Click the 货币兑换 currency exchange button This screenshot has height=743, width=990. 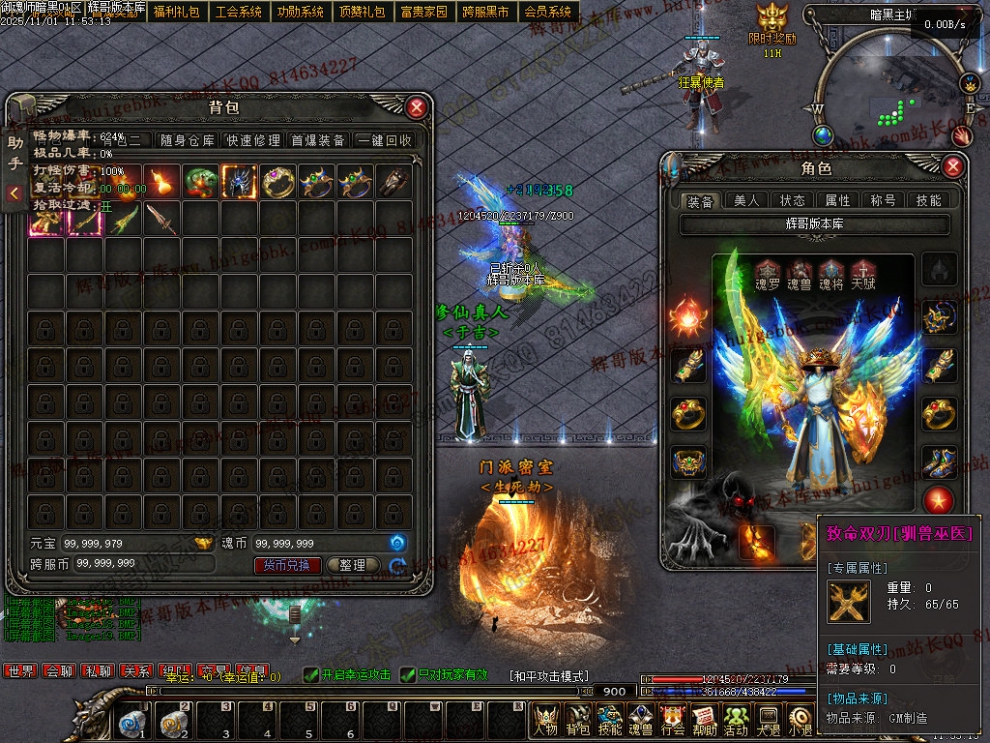click(x=287, y=565)
